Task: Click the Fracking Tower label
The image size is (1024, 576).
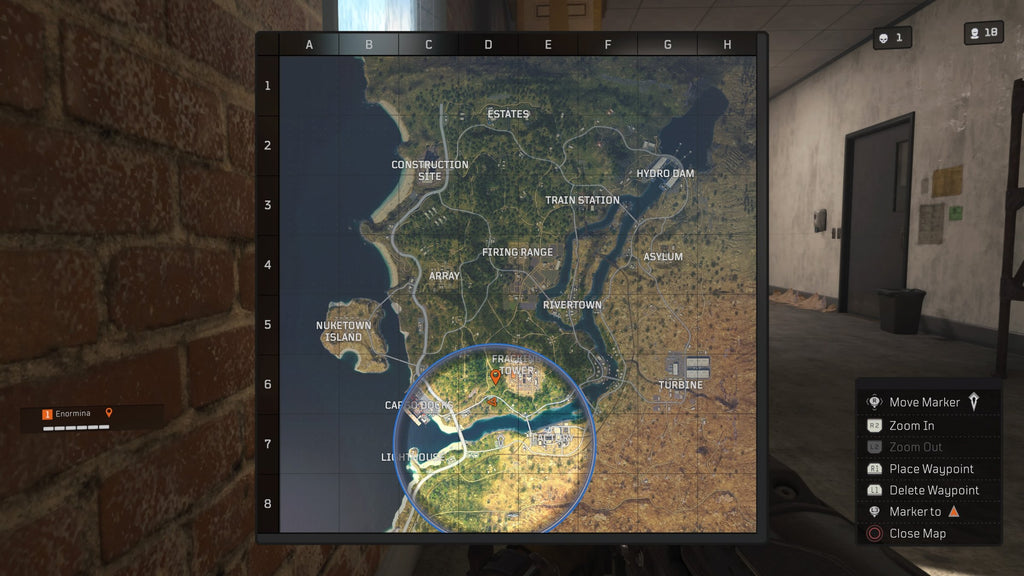Action: [514, 365]
